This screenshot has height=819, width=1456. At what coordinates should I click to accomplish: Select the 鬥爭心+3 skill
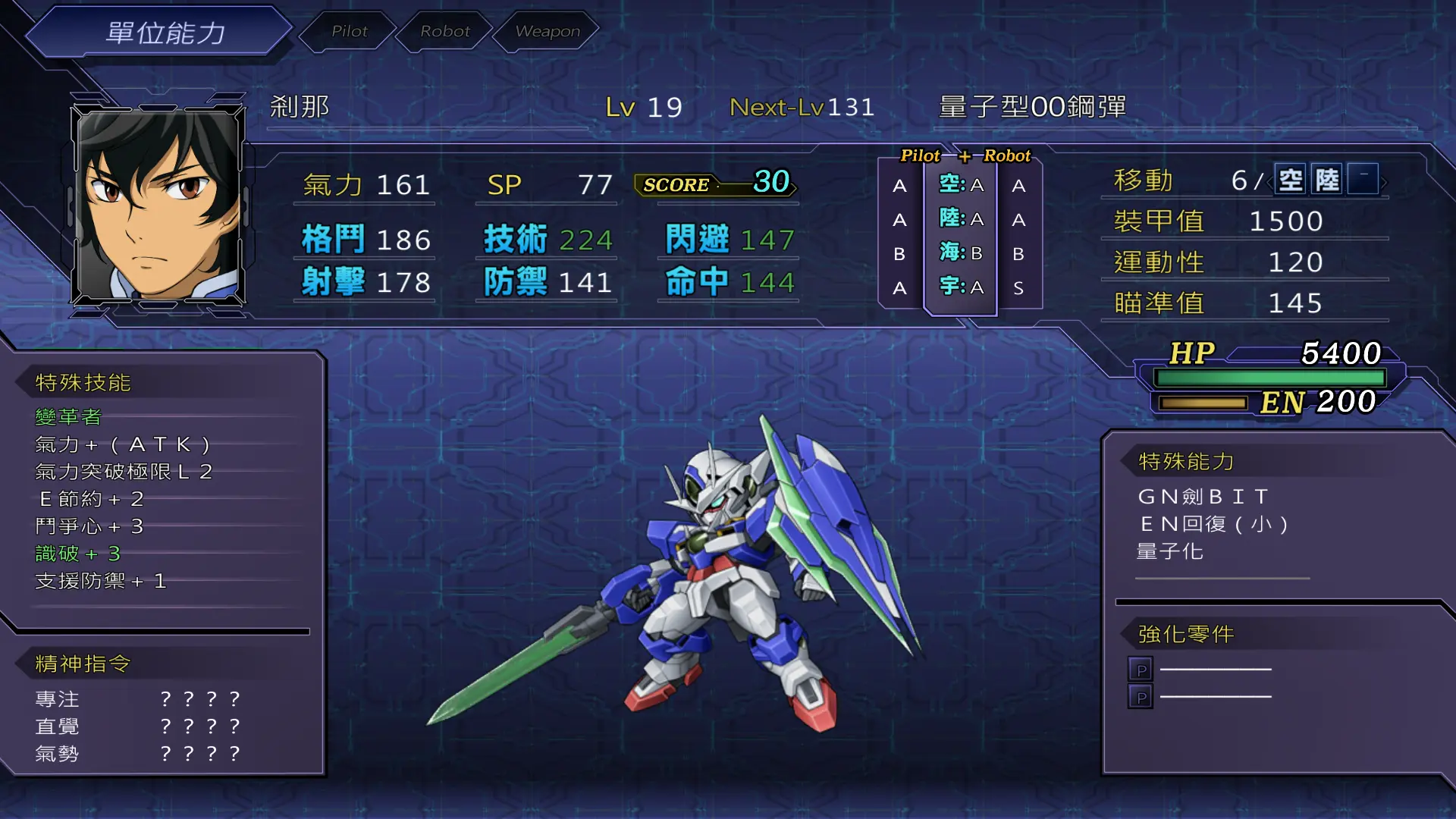tap(89, 526)
